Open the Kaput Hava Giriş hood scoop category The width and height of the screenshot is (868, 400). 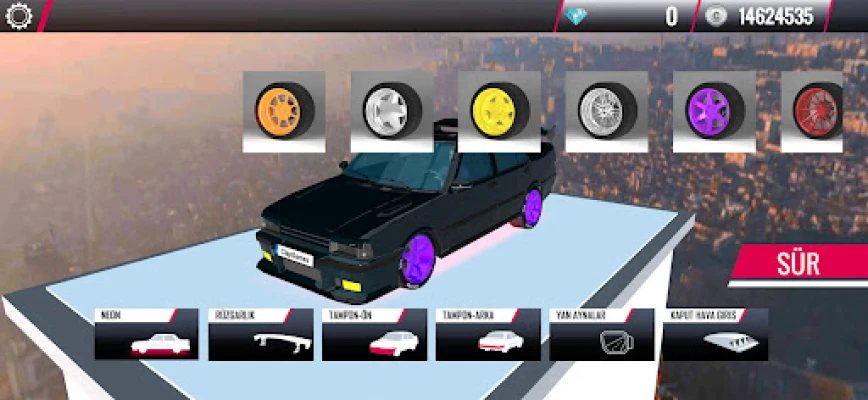pos(714,335)
